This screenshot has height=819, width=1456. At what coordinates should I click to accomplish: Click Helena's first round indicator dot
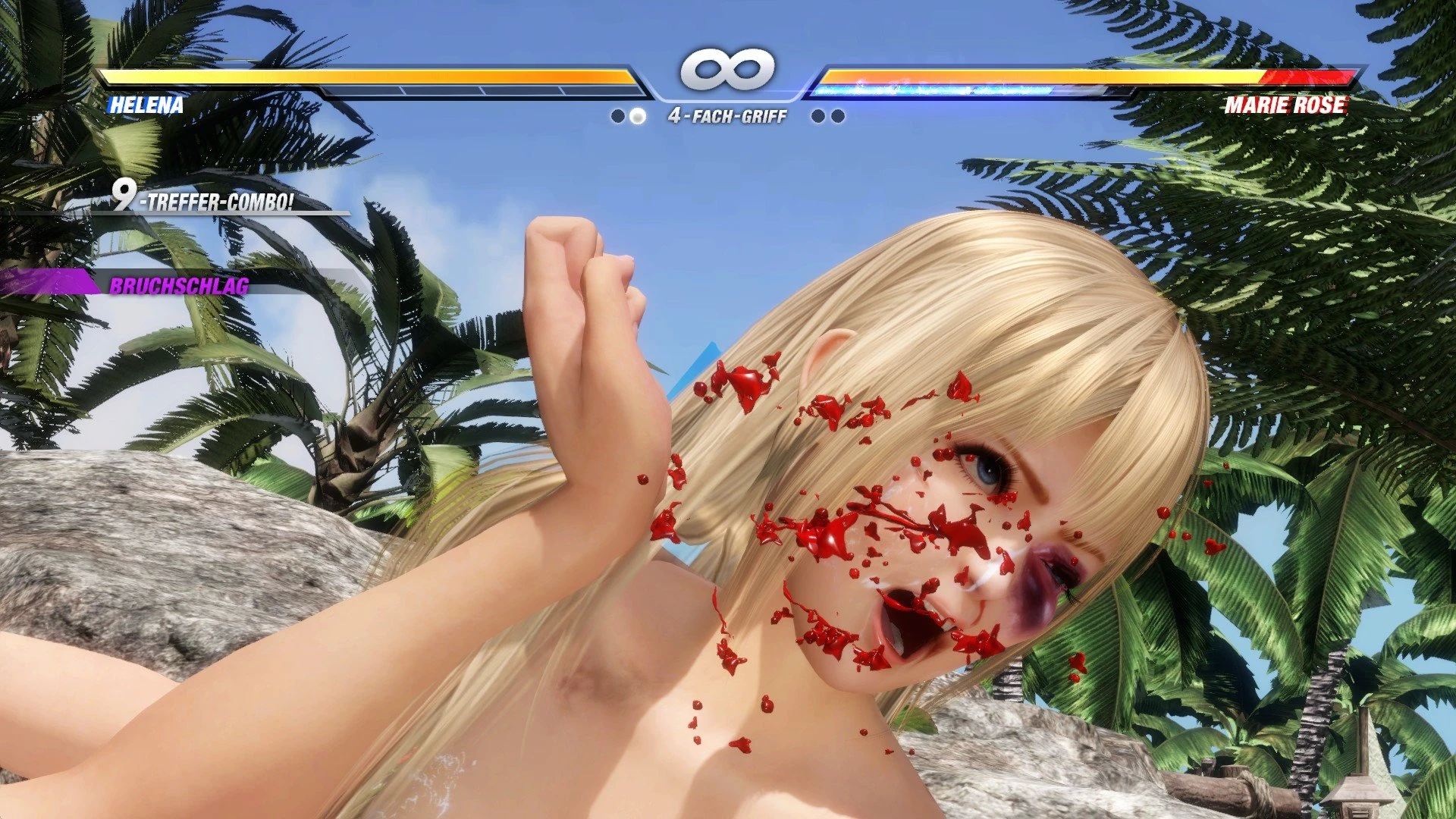(617, 116)
